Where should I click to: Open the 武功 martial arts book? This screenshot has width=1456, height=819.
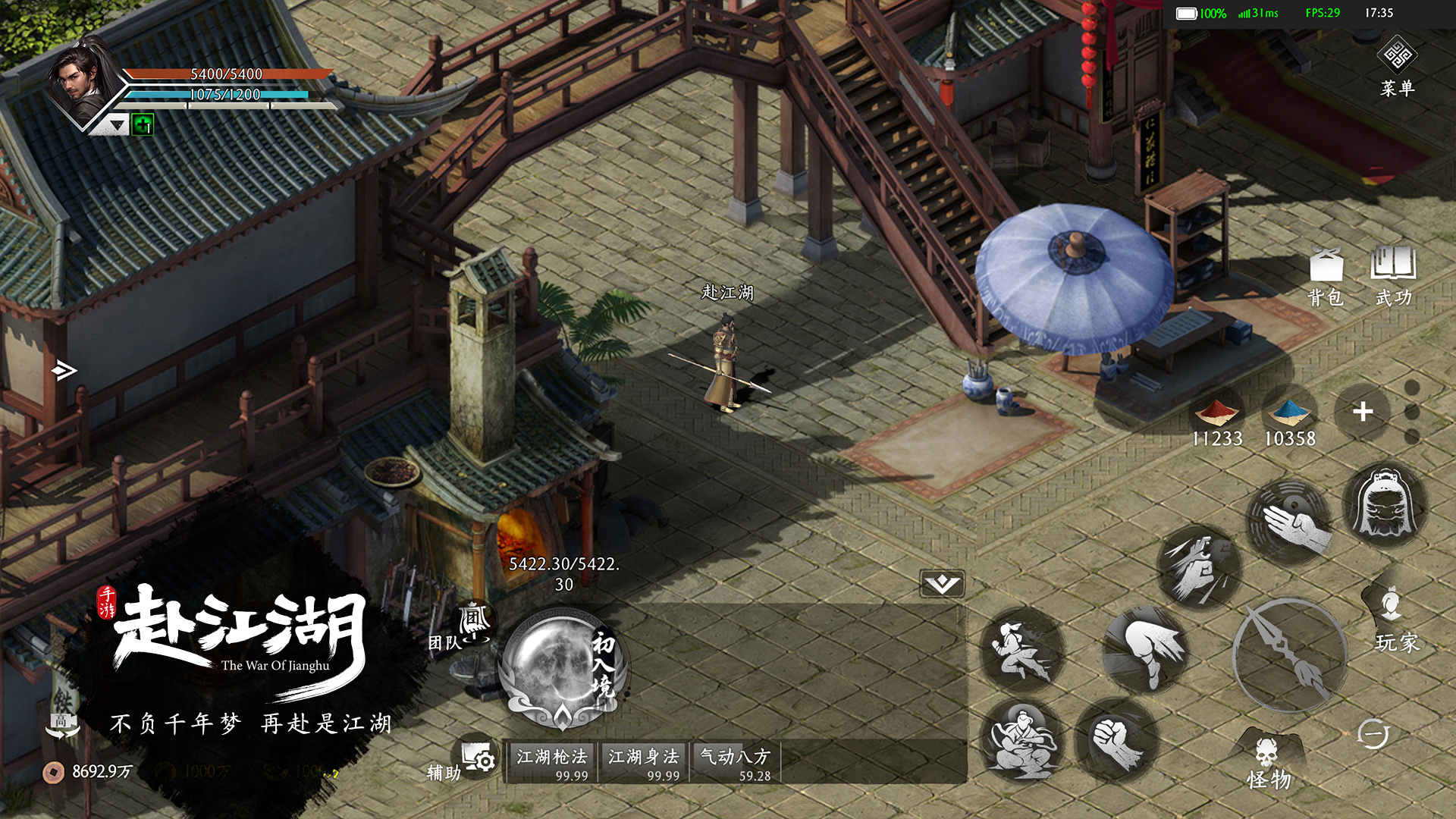pos(1393,277)
